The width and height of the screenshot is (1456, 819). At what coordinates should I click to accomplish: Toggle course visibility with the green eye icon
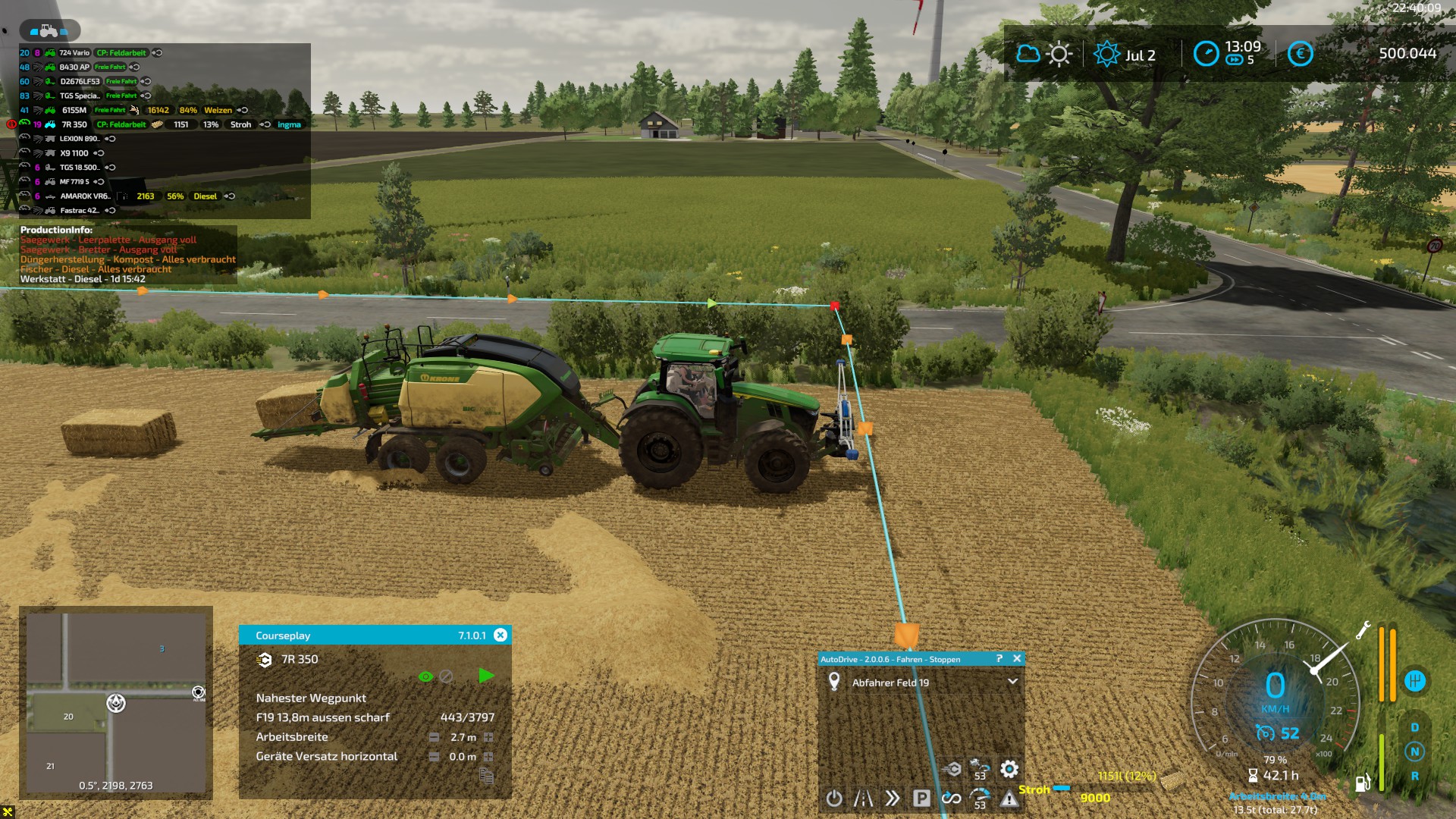coord(425,676)
